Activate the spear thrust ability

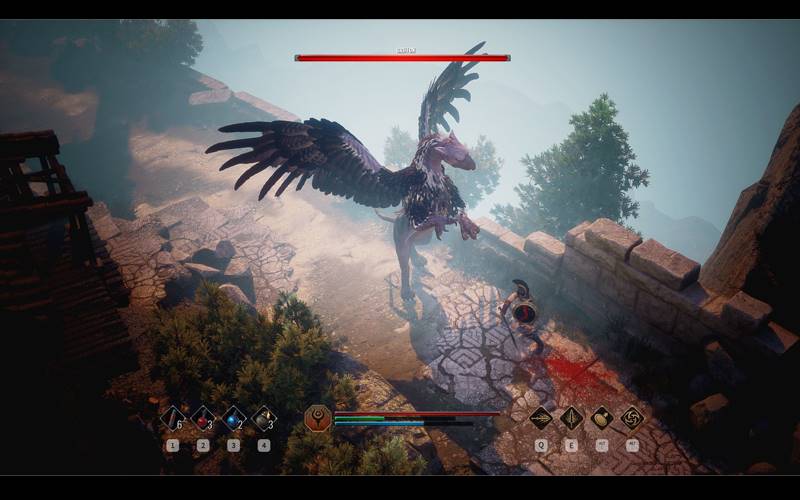pos(541,418)
